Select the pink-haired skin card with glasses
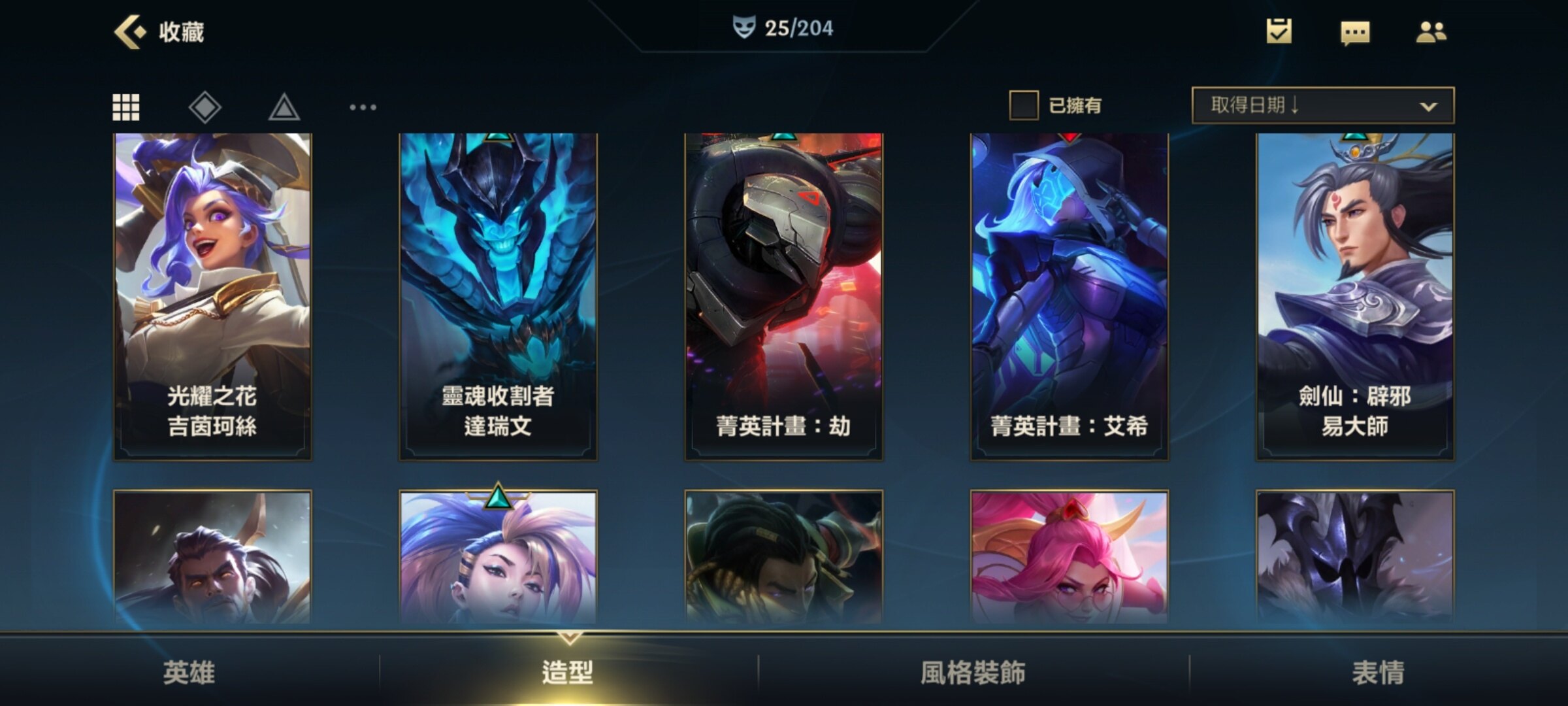Screen dimensions: 1568x706 click(x=1069, y=558)
